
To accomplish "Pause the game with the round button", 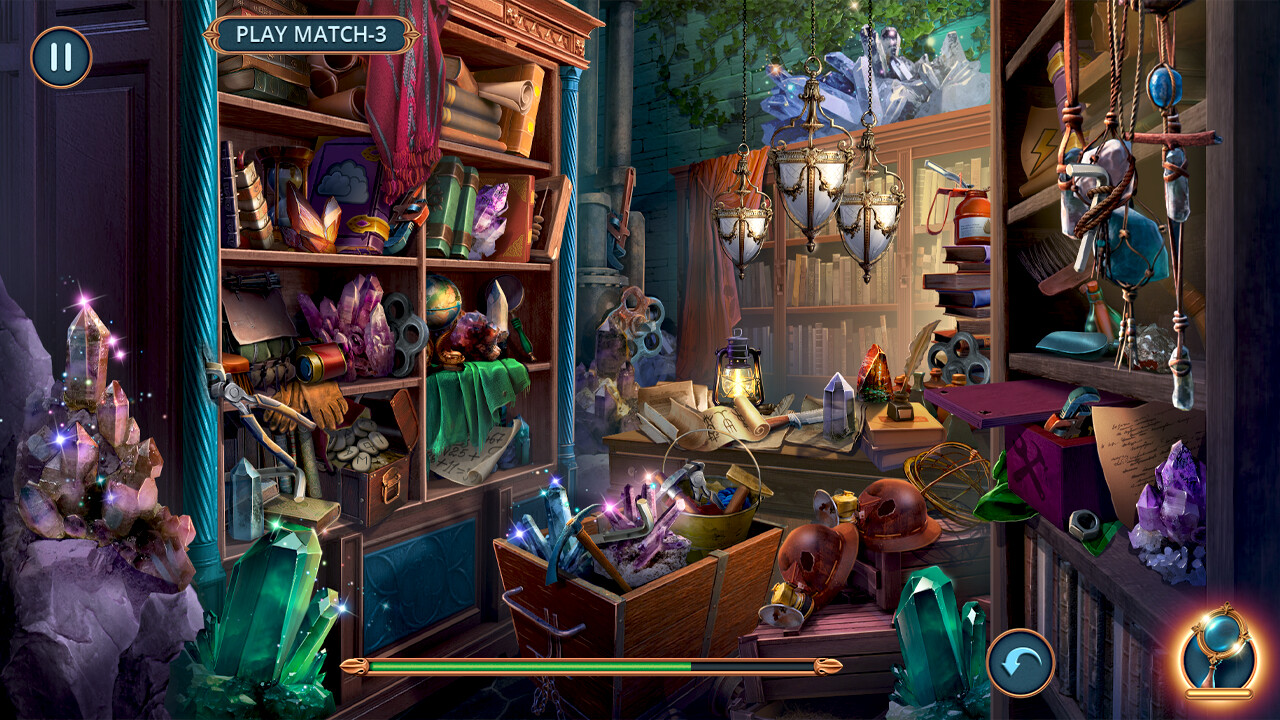I will tap(61, 57).
